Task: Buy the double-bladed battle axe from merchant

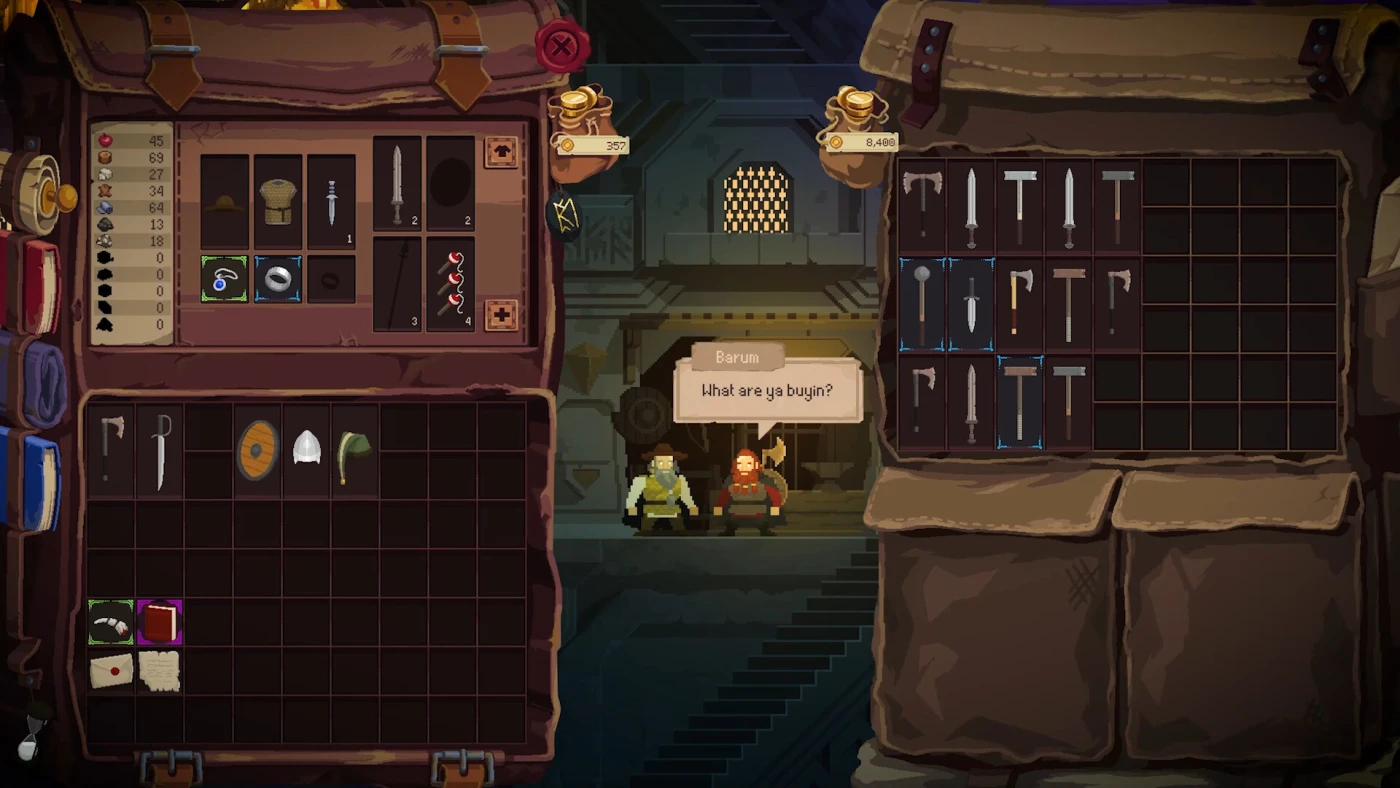Action: [x=922, y=205]
